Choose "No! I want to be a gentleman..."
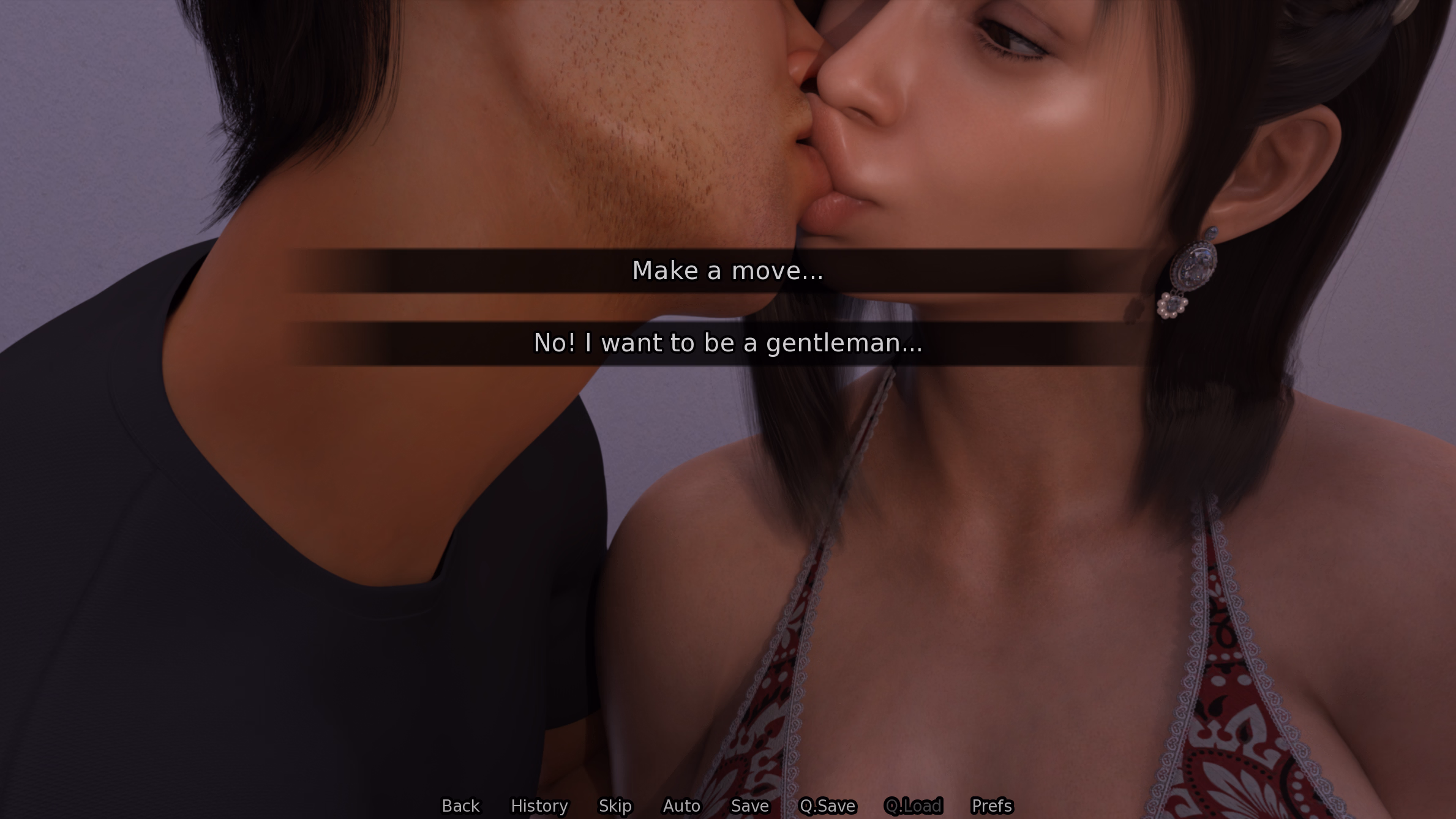 coord(728,343)
